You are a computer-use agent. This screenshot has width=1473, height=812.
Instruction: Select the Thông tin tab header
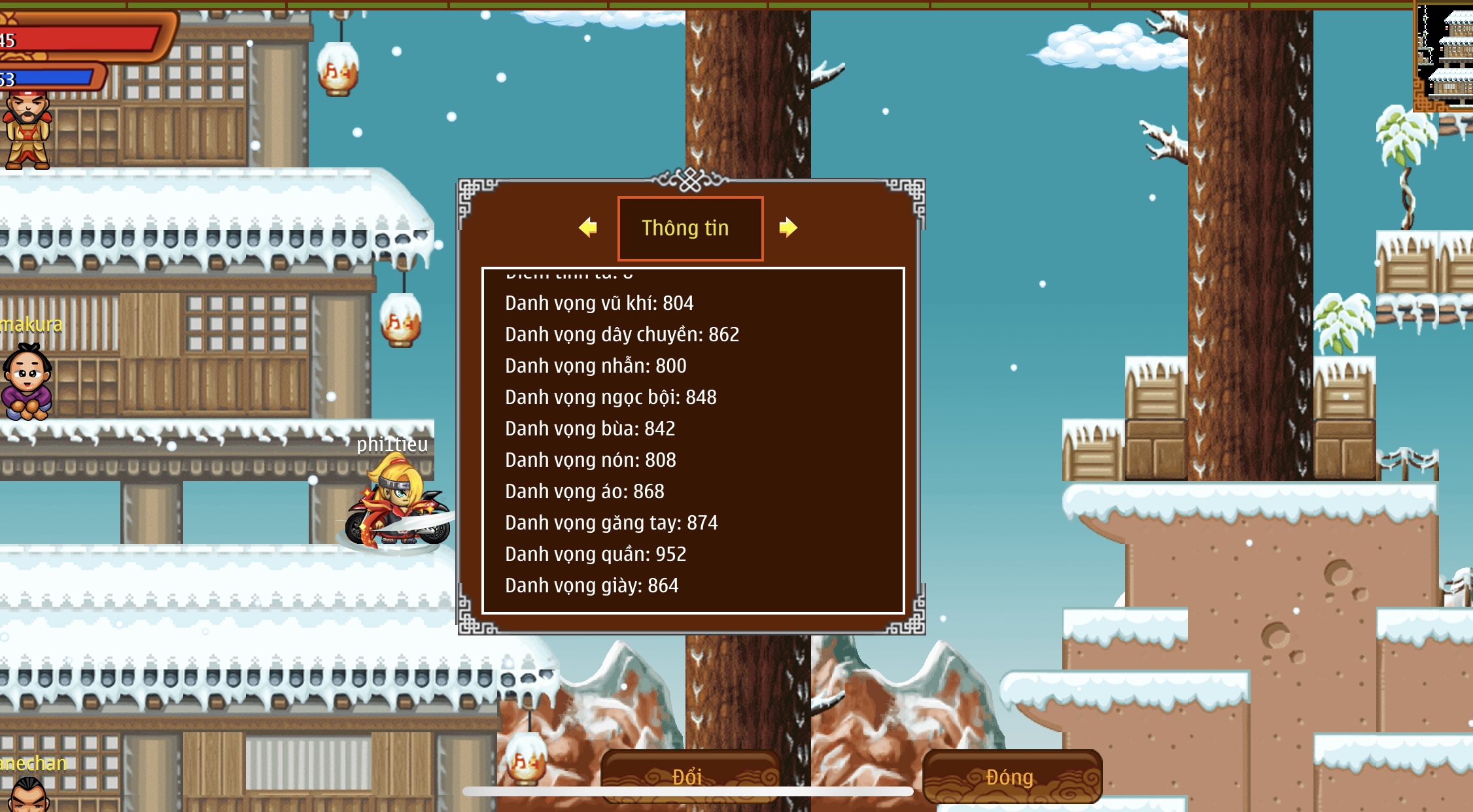(690, 228)
